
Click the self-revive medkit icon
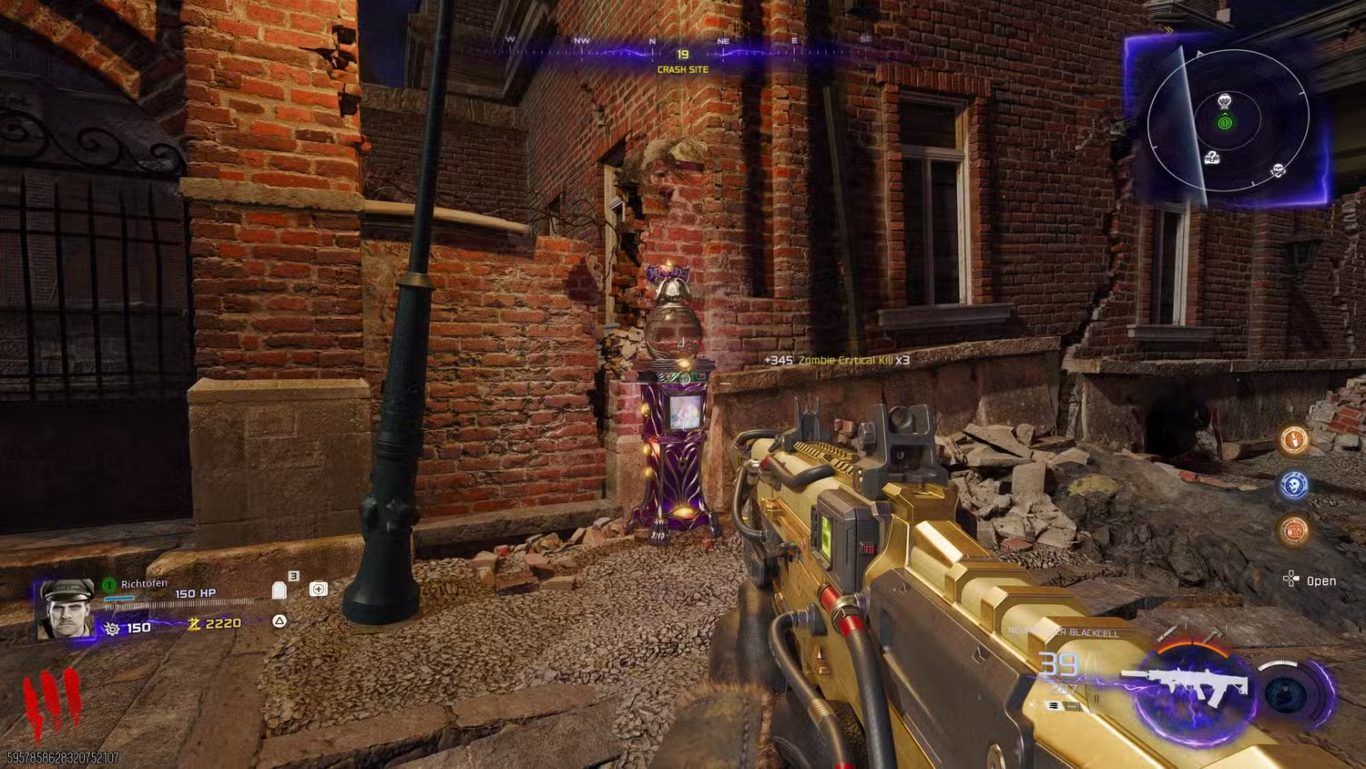(x=318, y=589)
